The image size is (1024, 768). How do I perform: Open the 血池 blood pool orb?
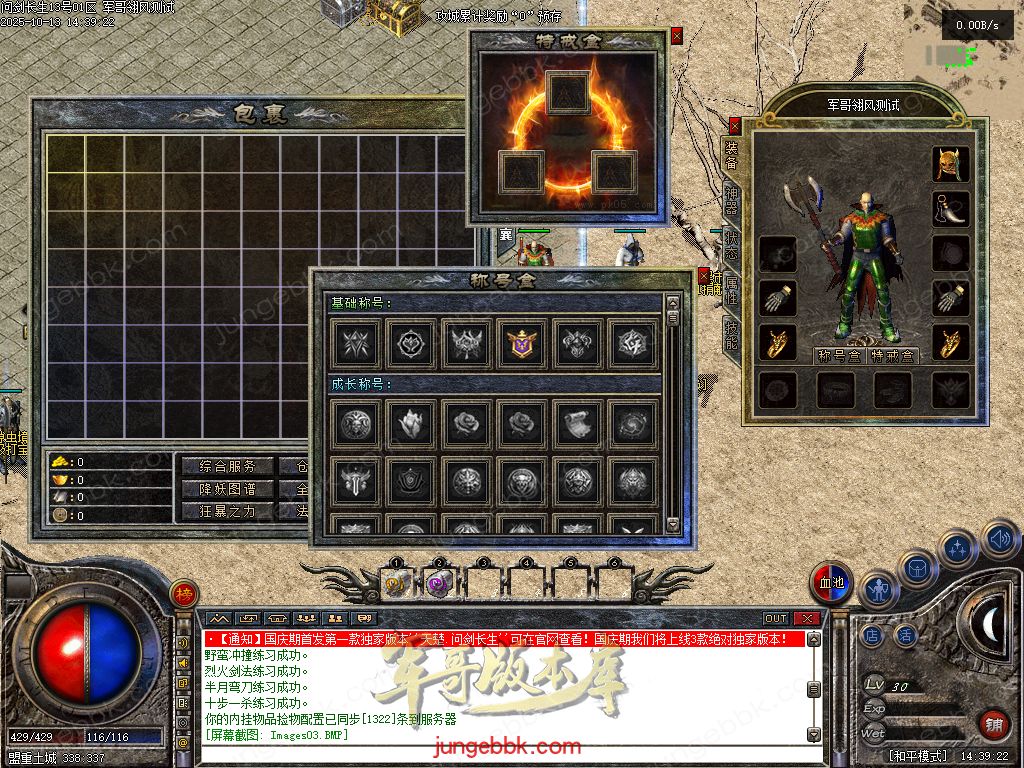point(832,584)
